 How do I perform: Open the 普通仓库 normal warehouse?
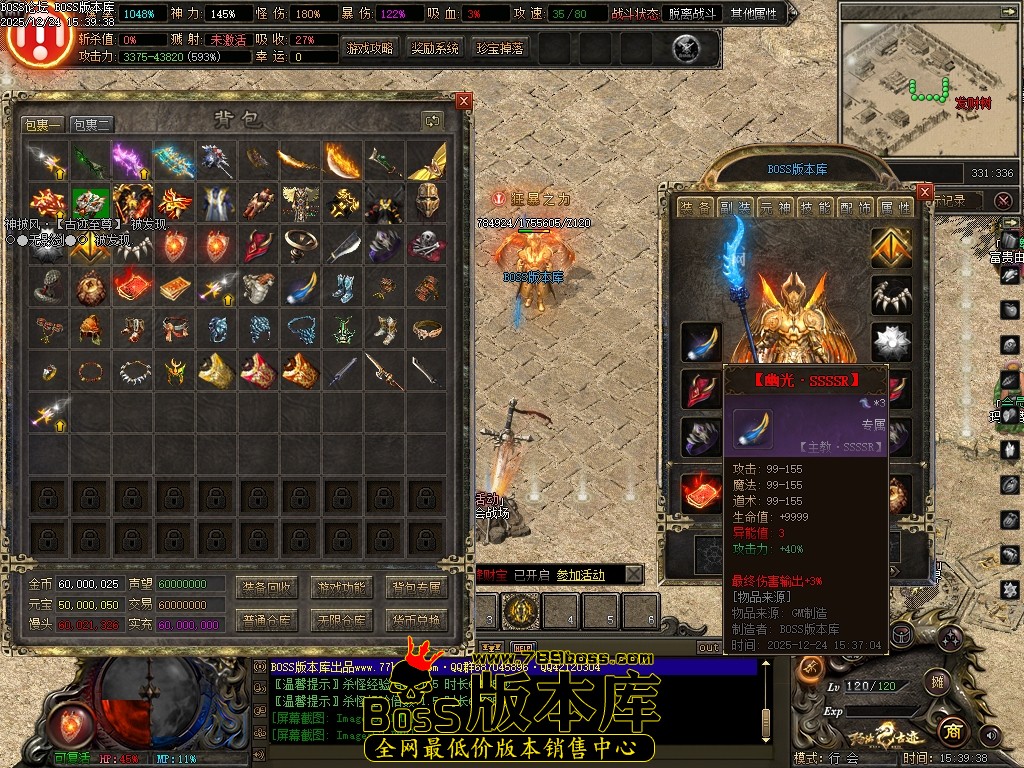tap(267, 621)
